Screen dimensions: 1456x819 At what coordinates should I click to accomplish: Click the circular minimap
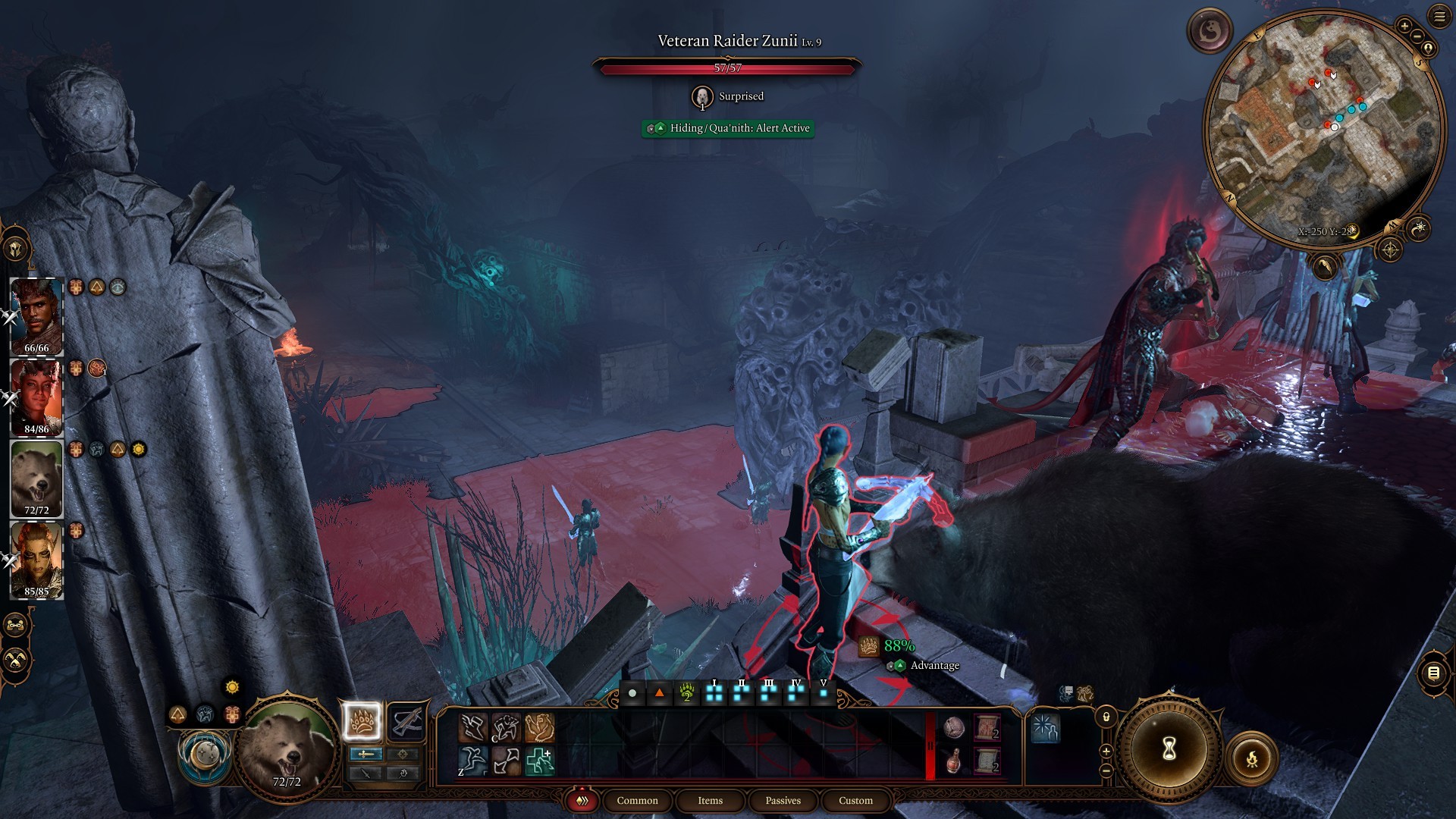point(1323,129)
